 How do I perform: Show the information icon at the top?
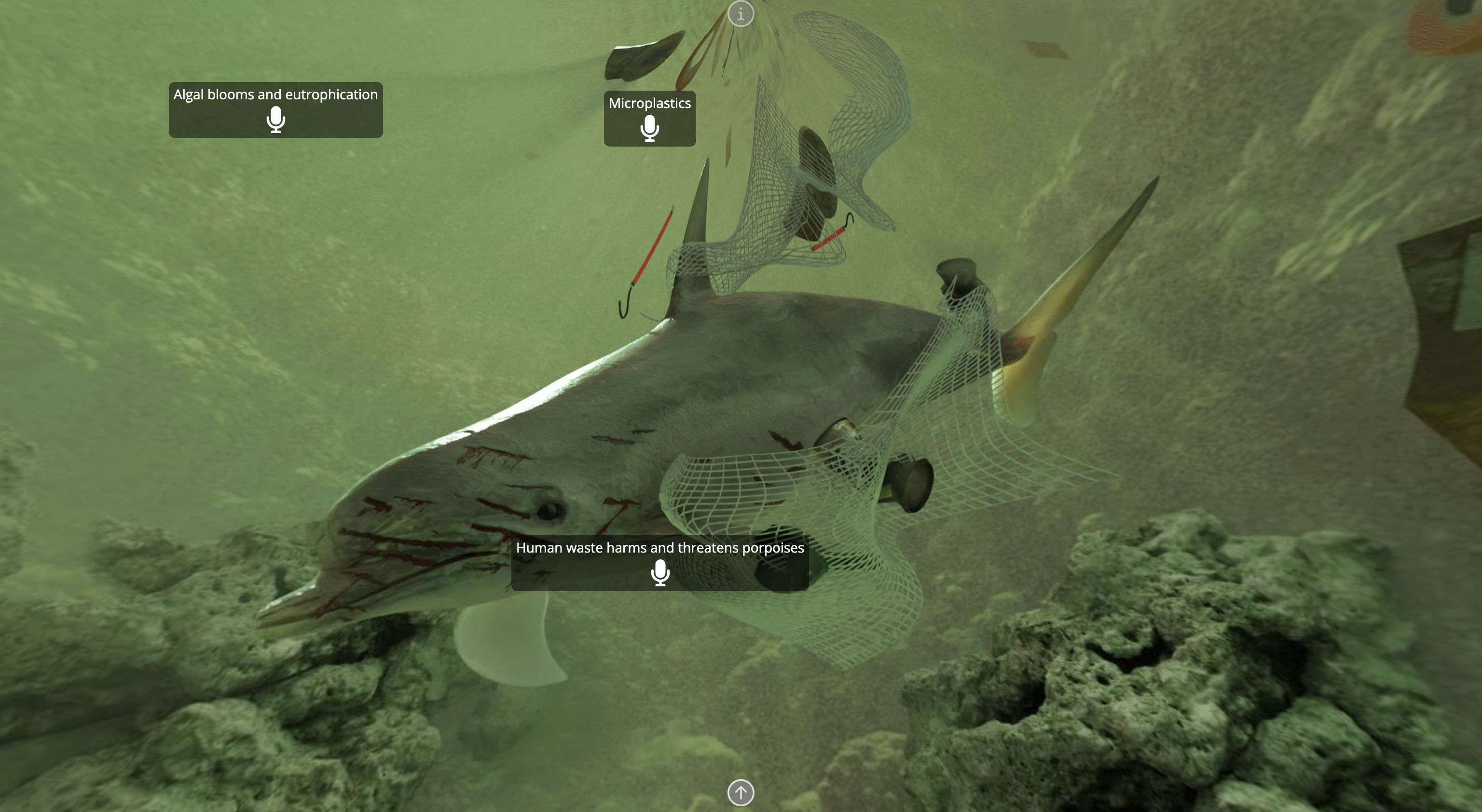pyautogui.click(x=741, y=13)
